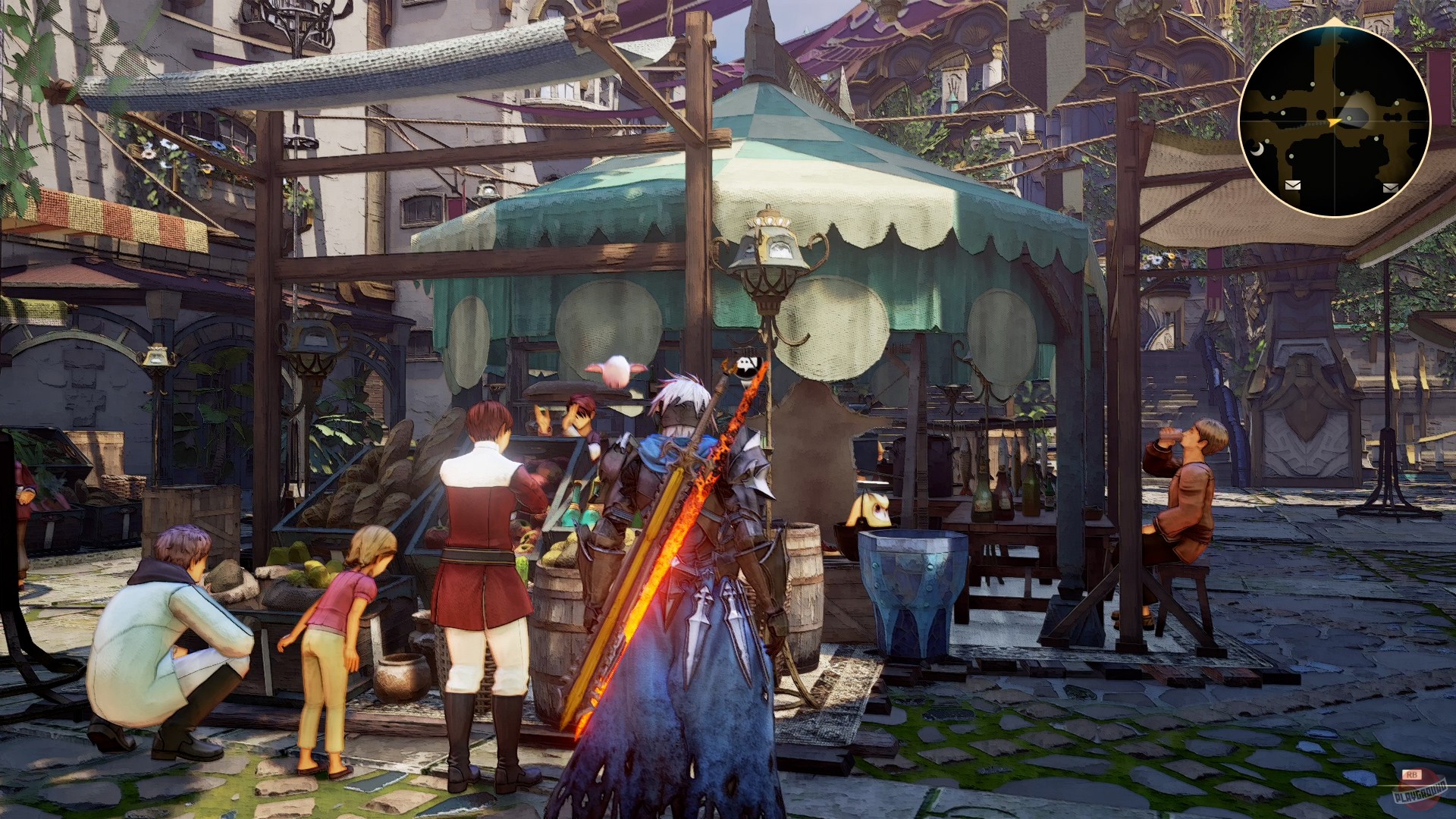Click the left mail envelope icon on the minimap
The height and width of the screenshot is (819, 1456).
[1293, 185]
